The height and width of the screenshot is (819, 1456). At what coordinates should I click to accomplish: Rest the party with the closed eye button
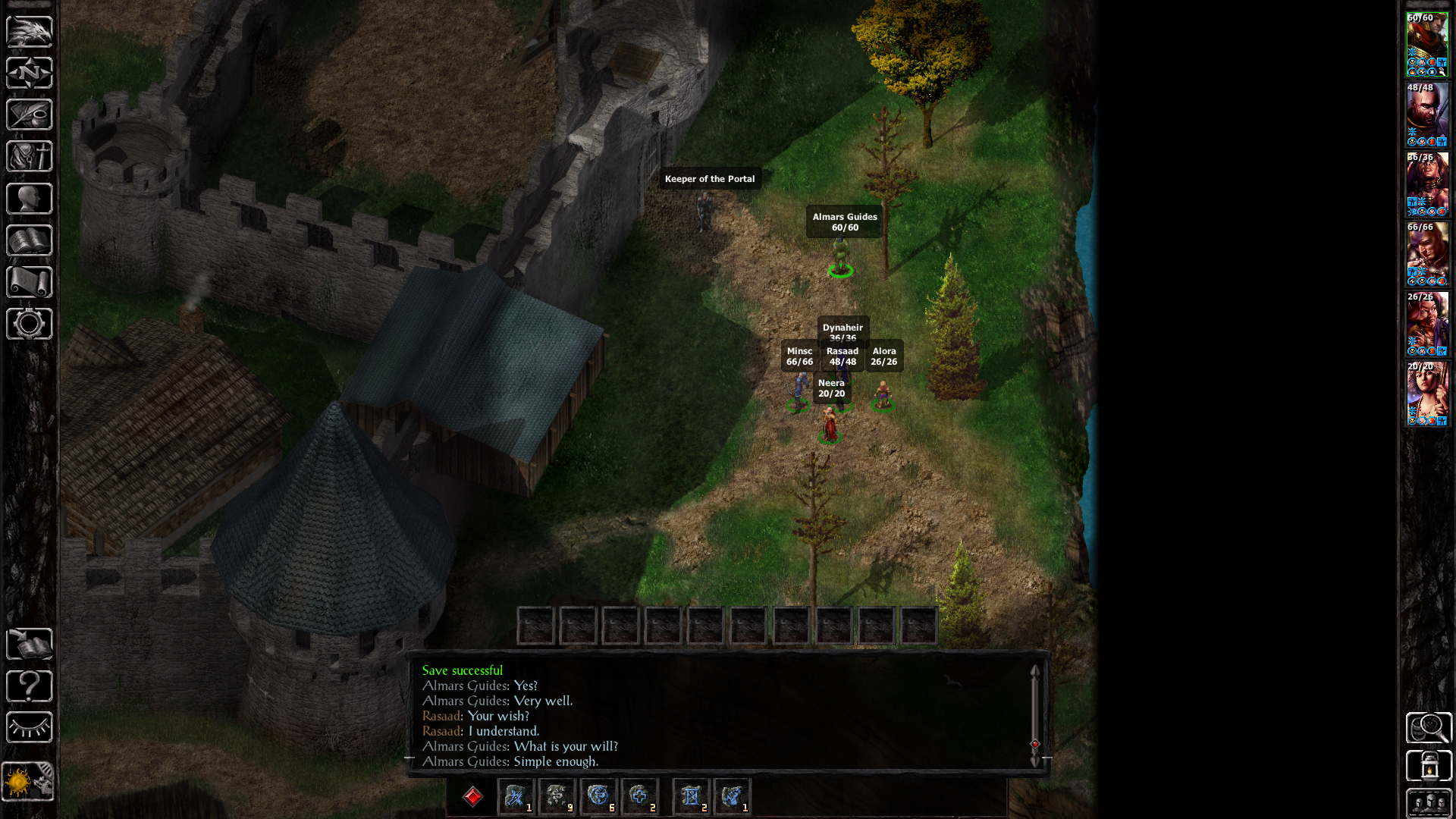point(29,727)
